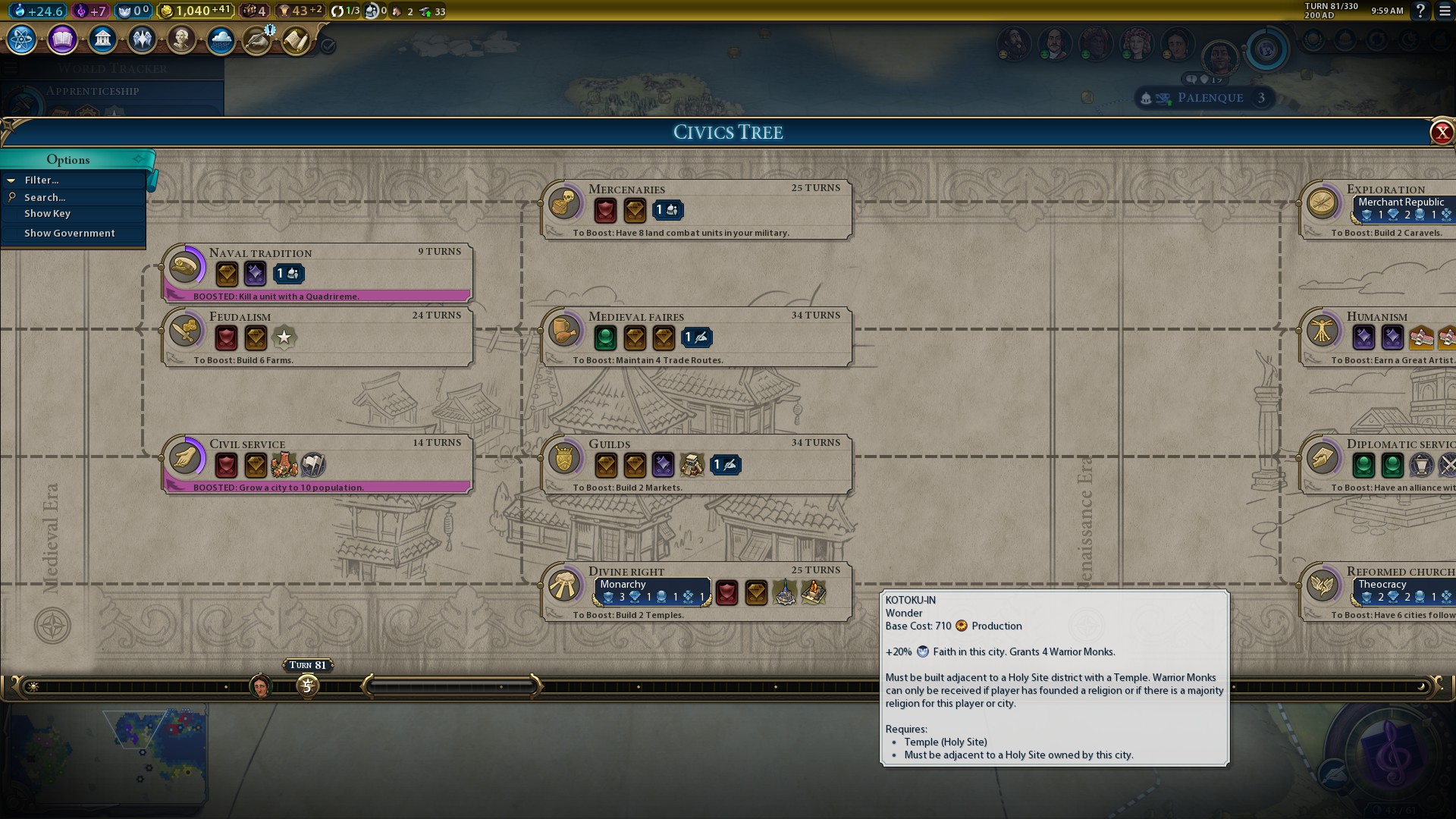
Task: Open the Civilopedia help question mark
Action: (1420, 11)
